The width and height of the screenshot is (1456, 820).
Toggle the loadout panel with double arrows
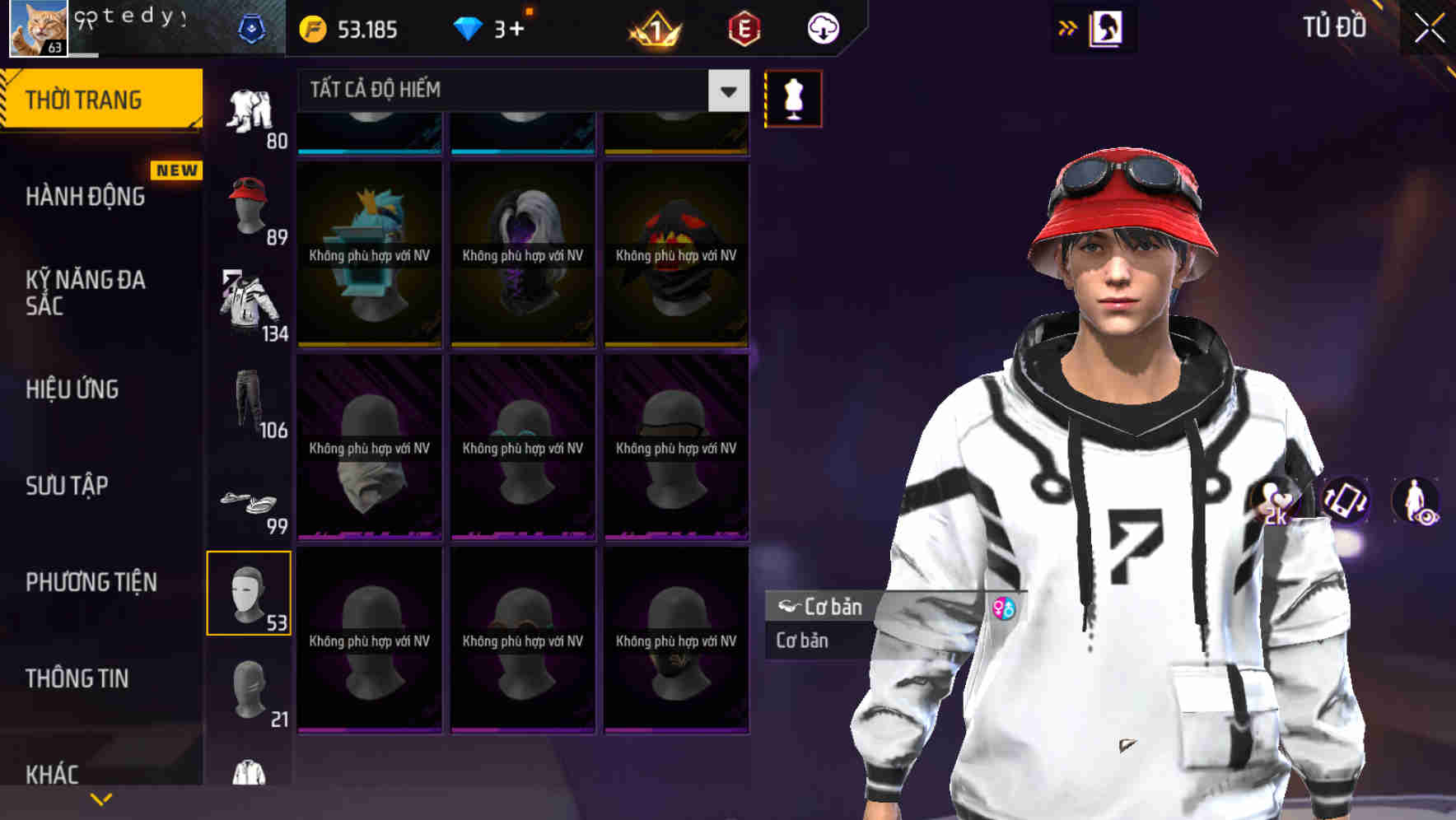(x=1068, y=26)
